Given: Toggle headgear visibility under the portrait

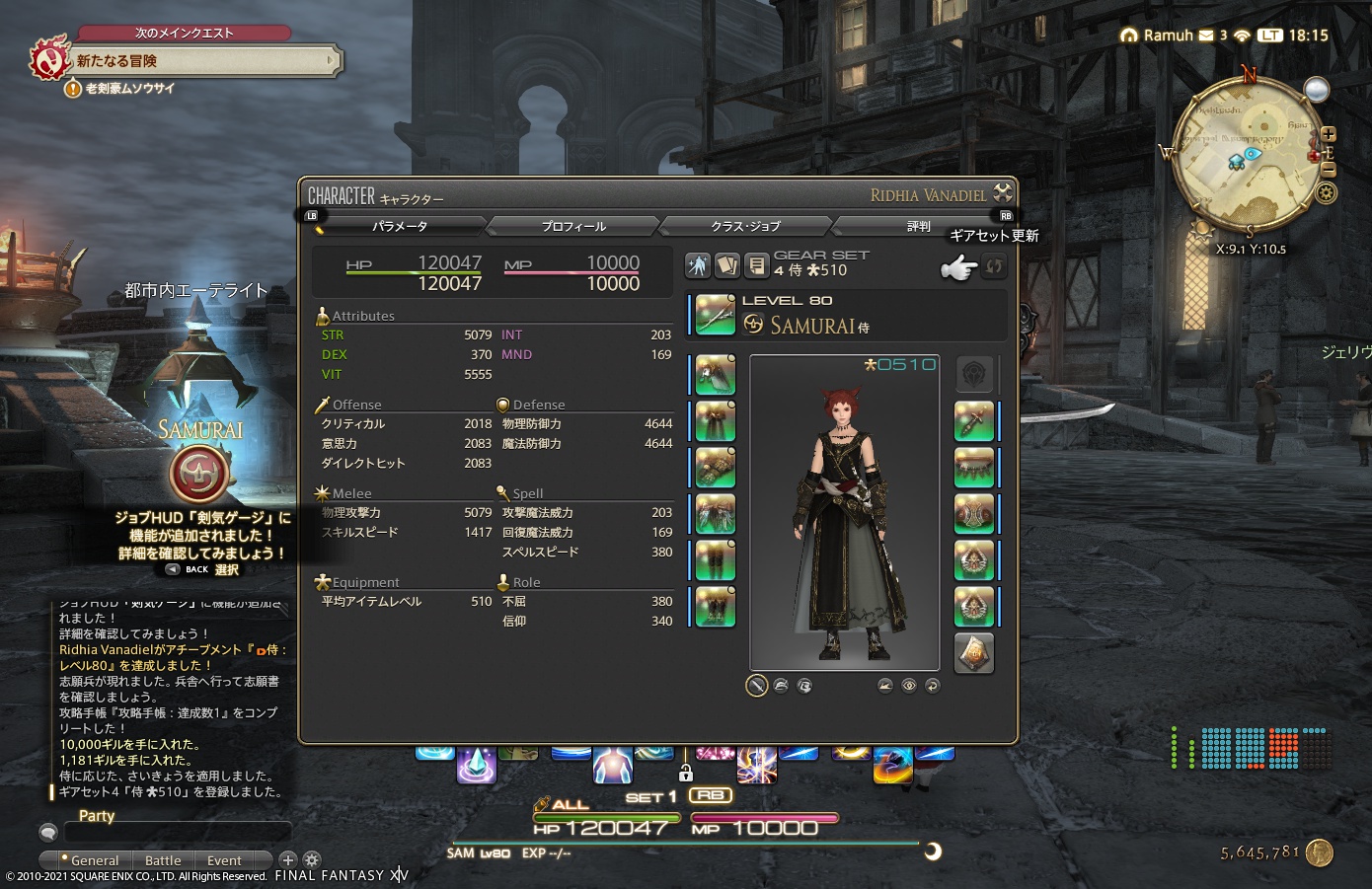Looking at the screenshot, I should [781, 685].
